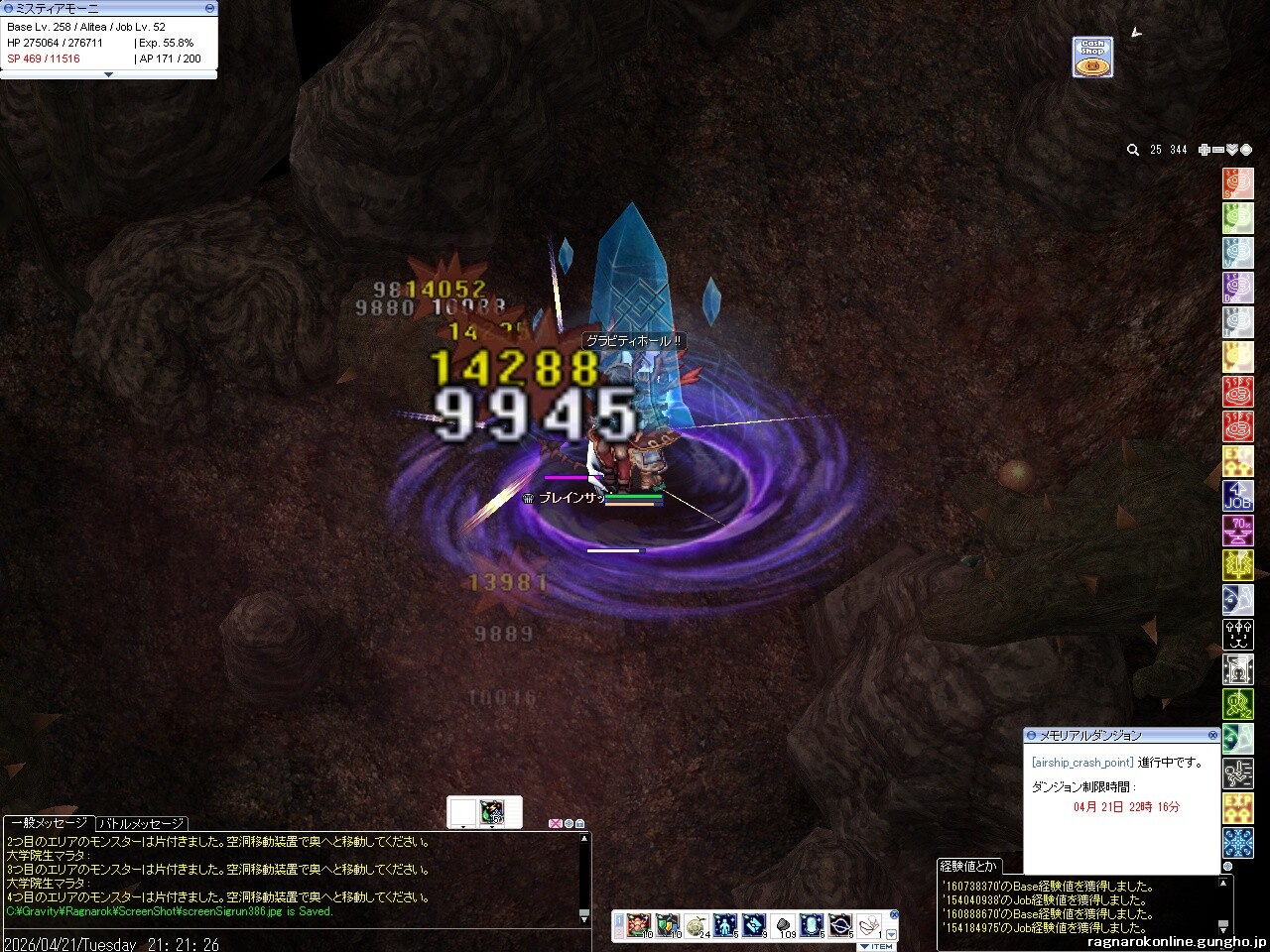Click the JOB bonus buff icon
The image size is (1270, 952).
pos(1237,496)
